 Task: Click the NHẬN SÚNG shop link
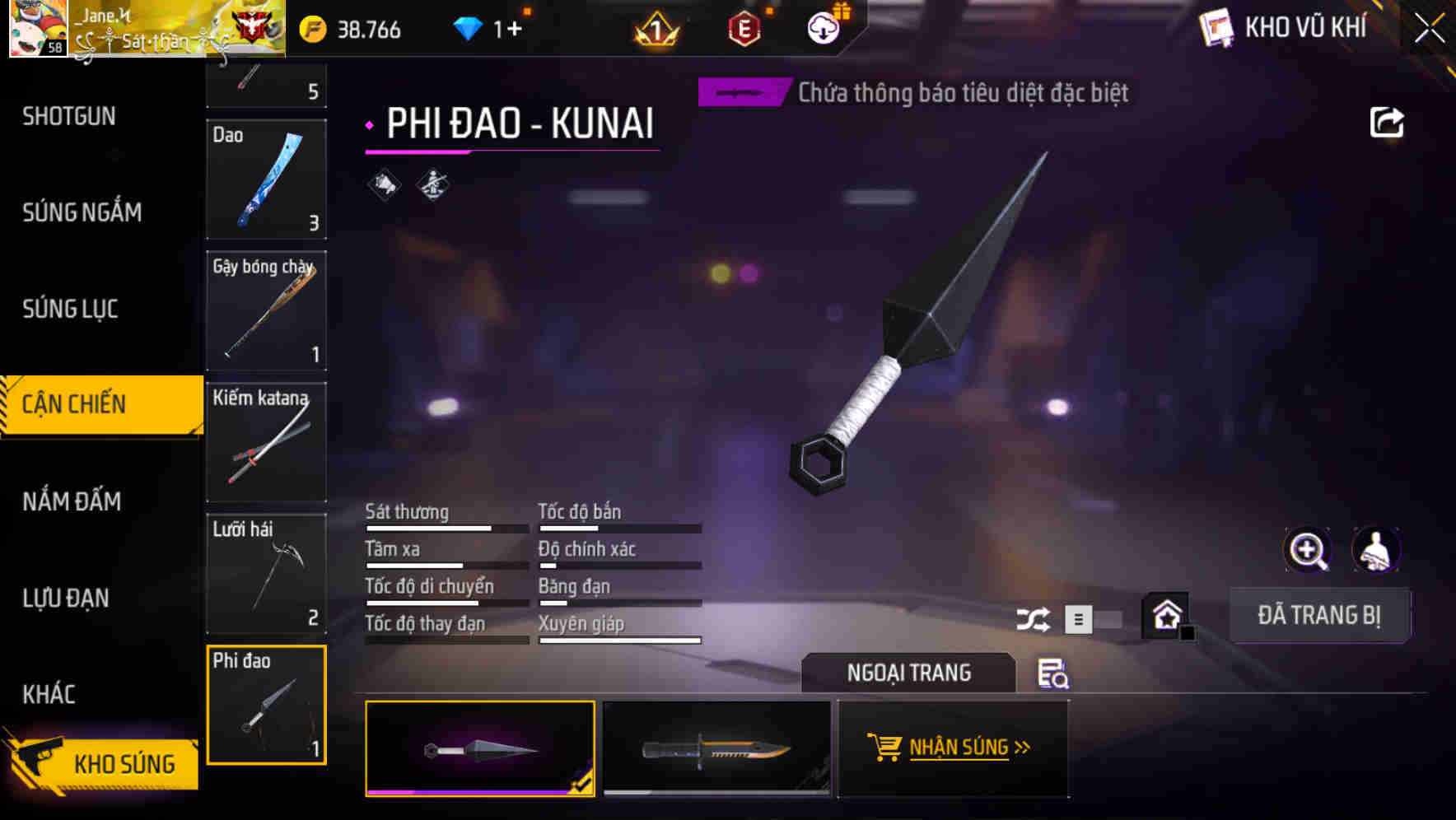pyautogui.click(x=953, y=748)
